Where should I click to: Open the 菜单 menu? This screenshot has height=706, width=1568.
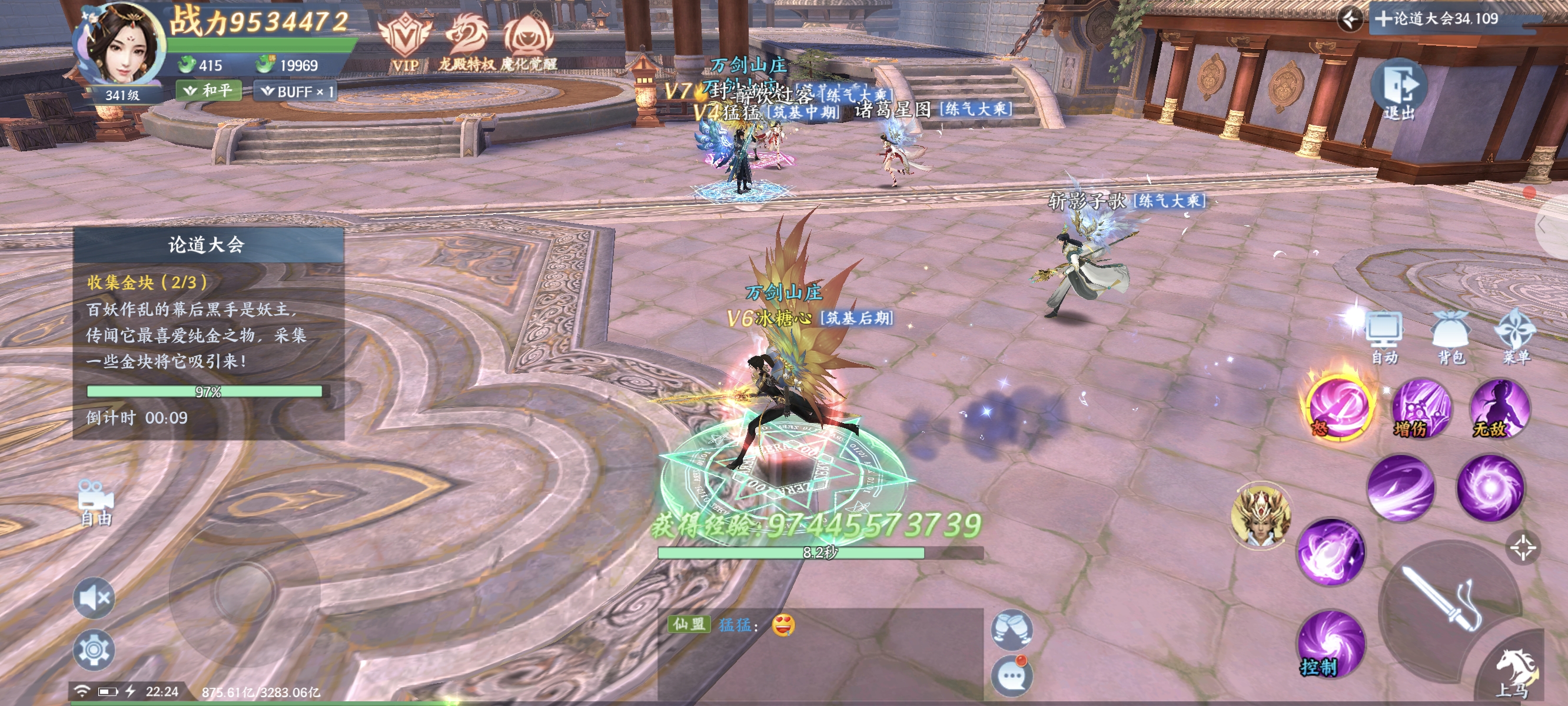pos(1516,337)
